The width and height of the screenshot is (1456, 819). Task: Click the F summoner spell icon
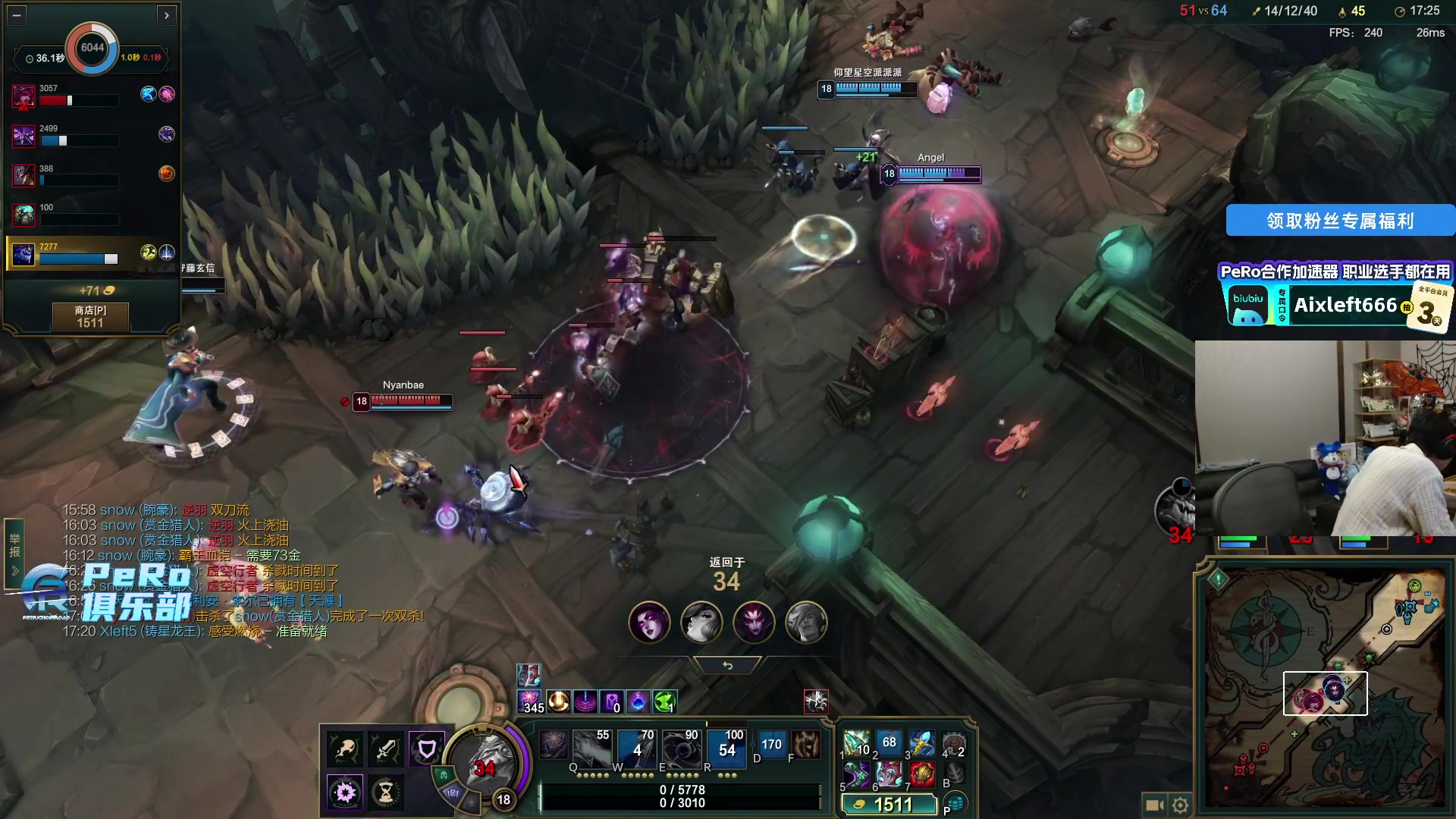[805, 745]
